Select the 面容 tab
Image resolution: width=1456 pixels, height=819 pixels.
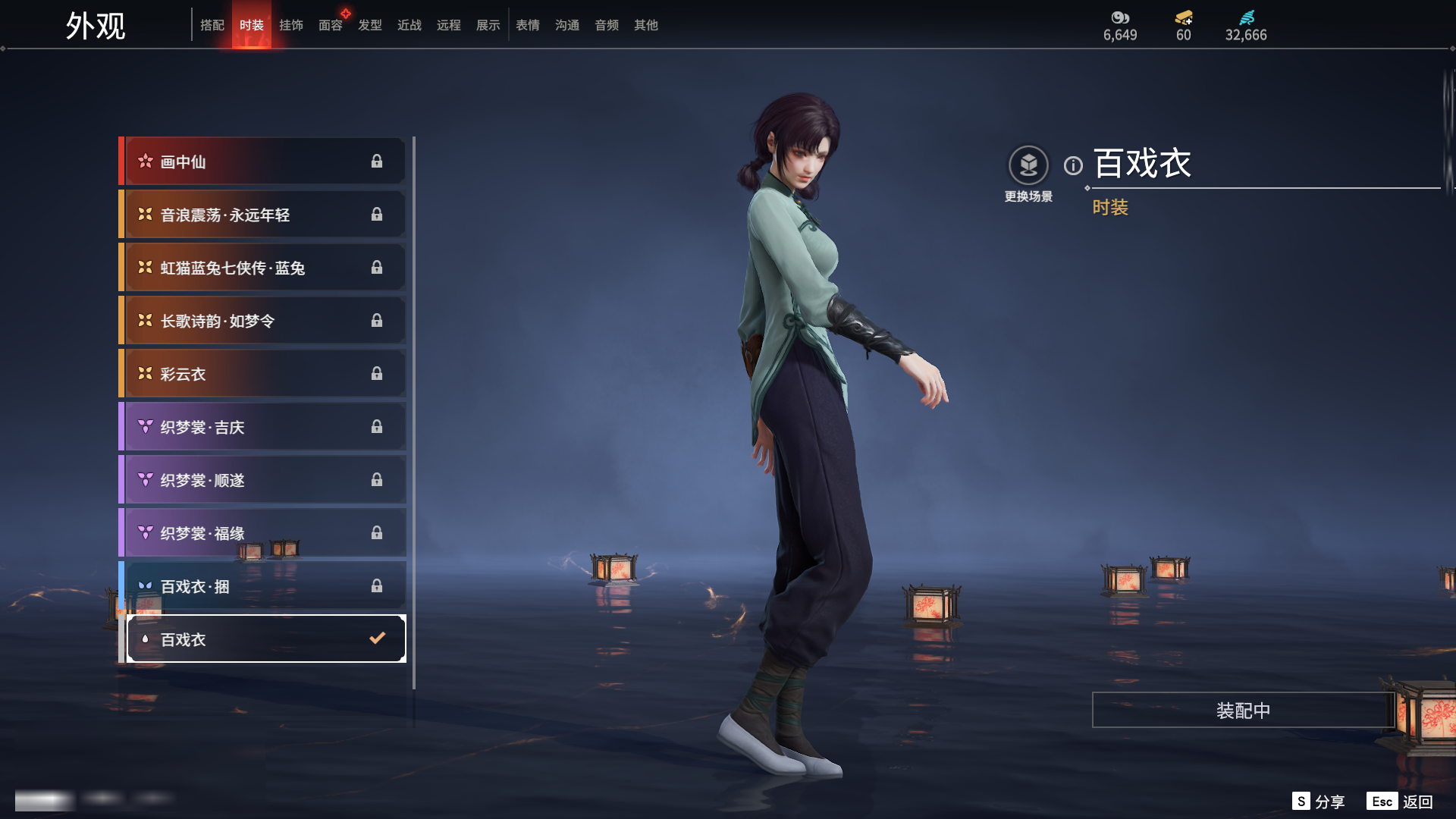(331, 25)
